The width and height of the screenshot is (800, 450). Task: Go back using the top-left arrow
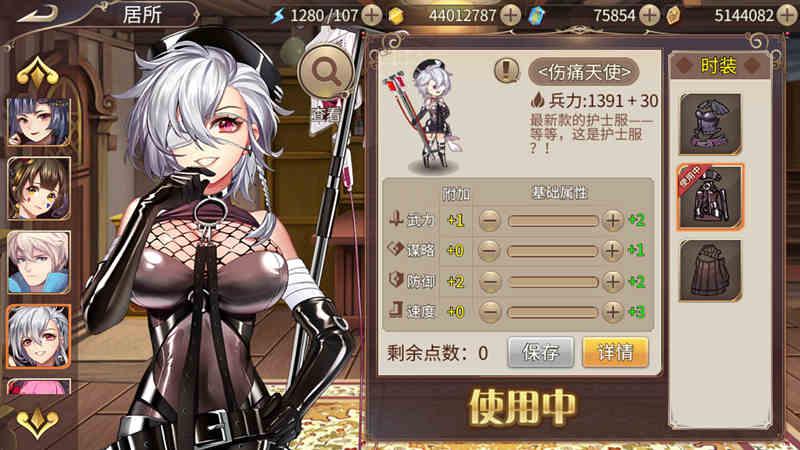coord(37,15)
